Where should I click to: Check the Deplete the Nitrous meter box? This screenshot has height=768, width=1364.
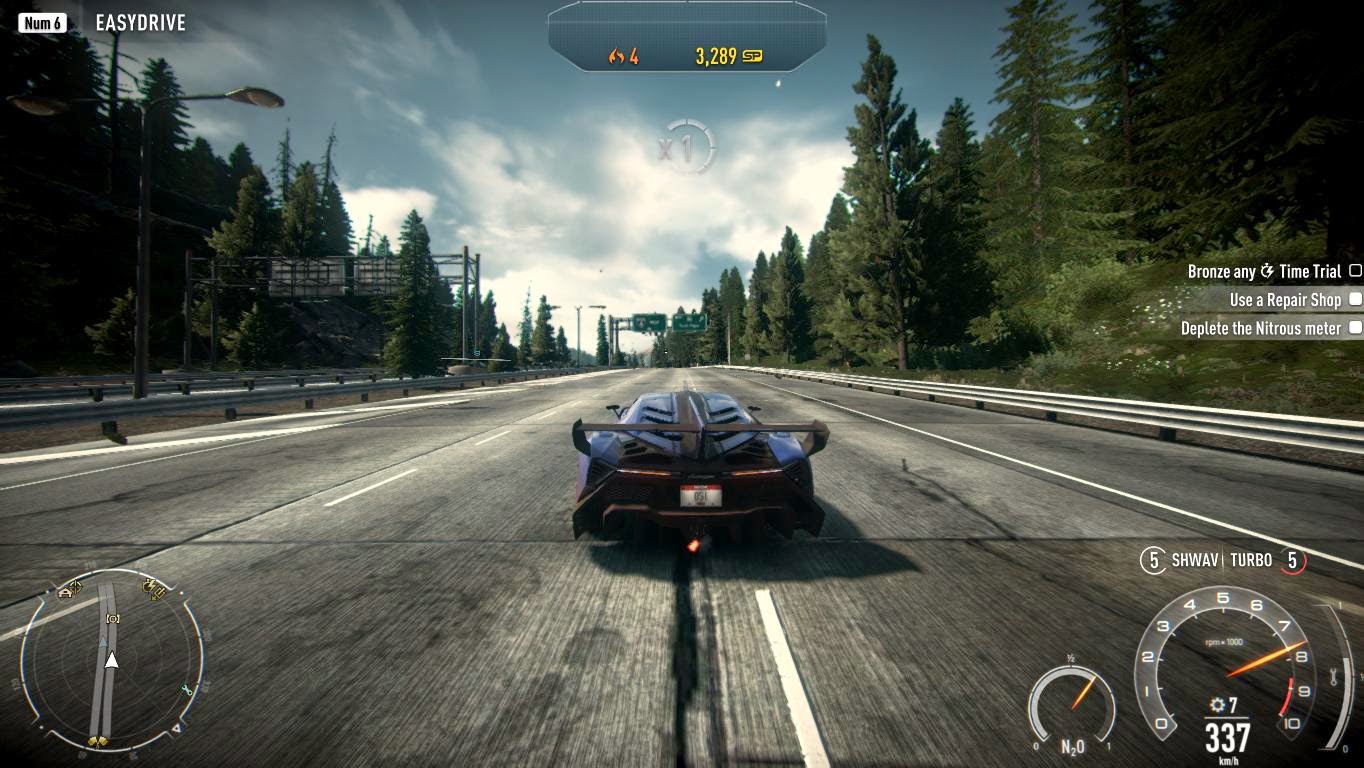click(x=1356, y=327)
